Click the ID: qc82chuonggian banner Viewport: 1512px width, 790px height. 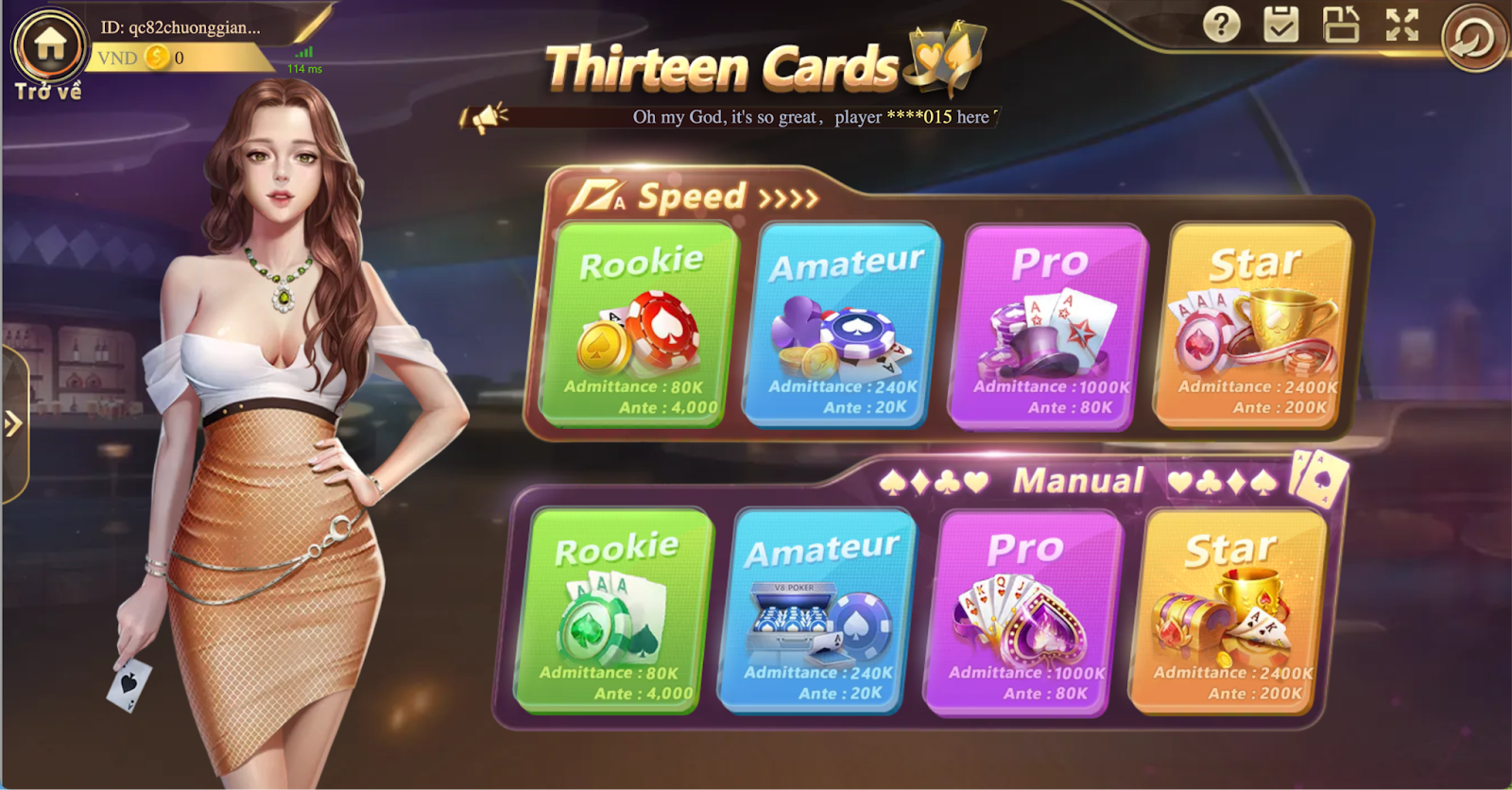(x=180, y=28)
